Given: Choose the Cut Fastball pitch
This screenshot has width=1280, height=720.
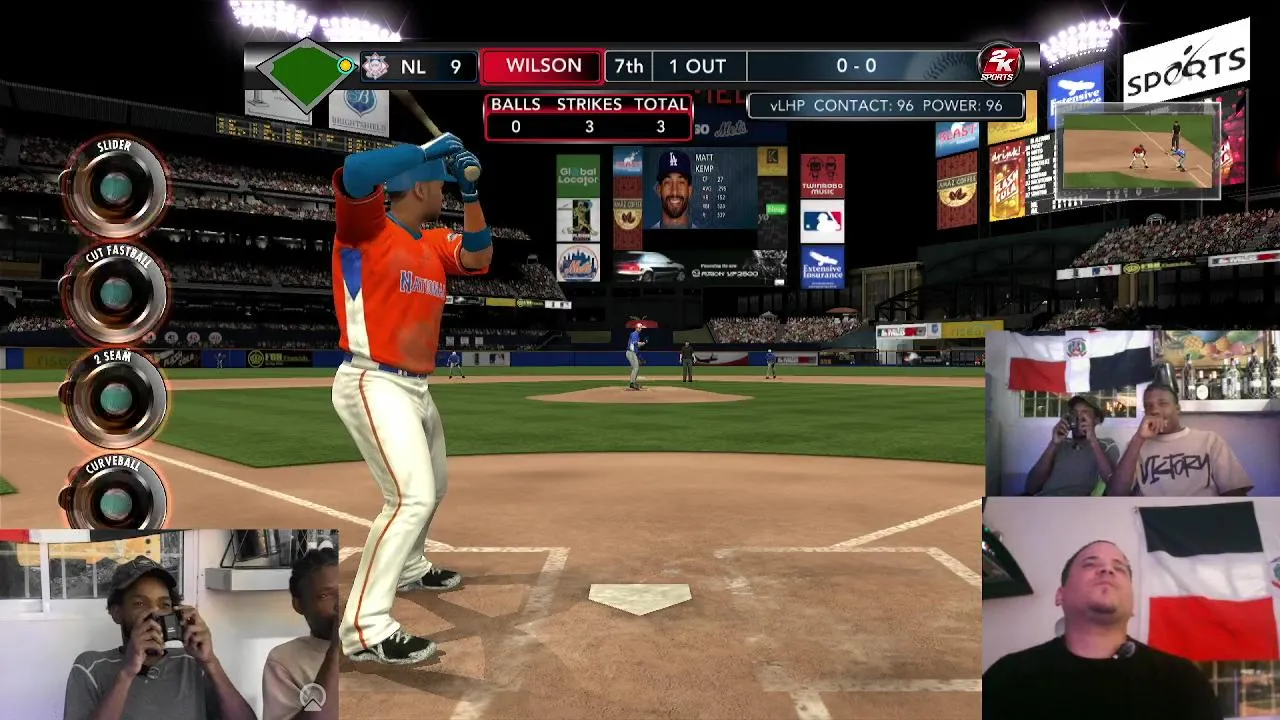Looking at the screenshot, I should [115, 293].
